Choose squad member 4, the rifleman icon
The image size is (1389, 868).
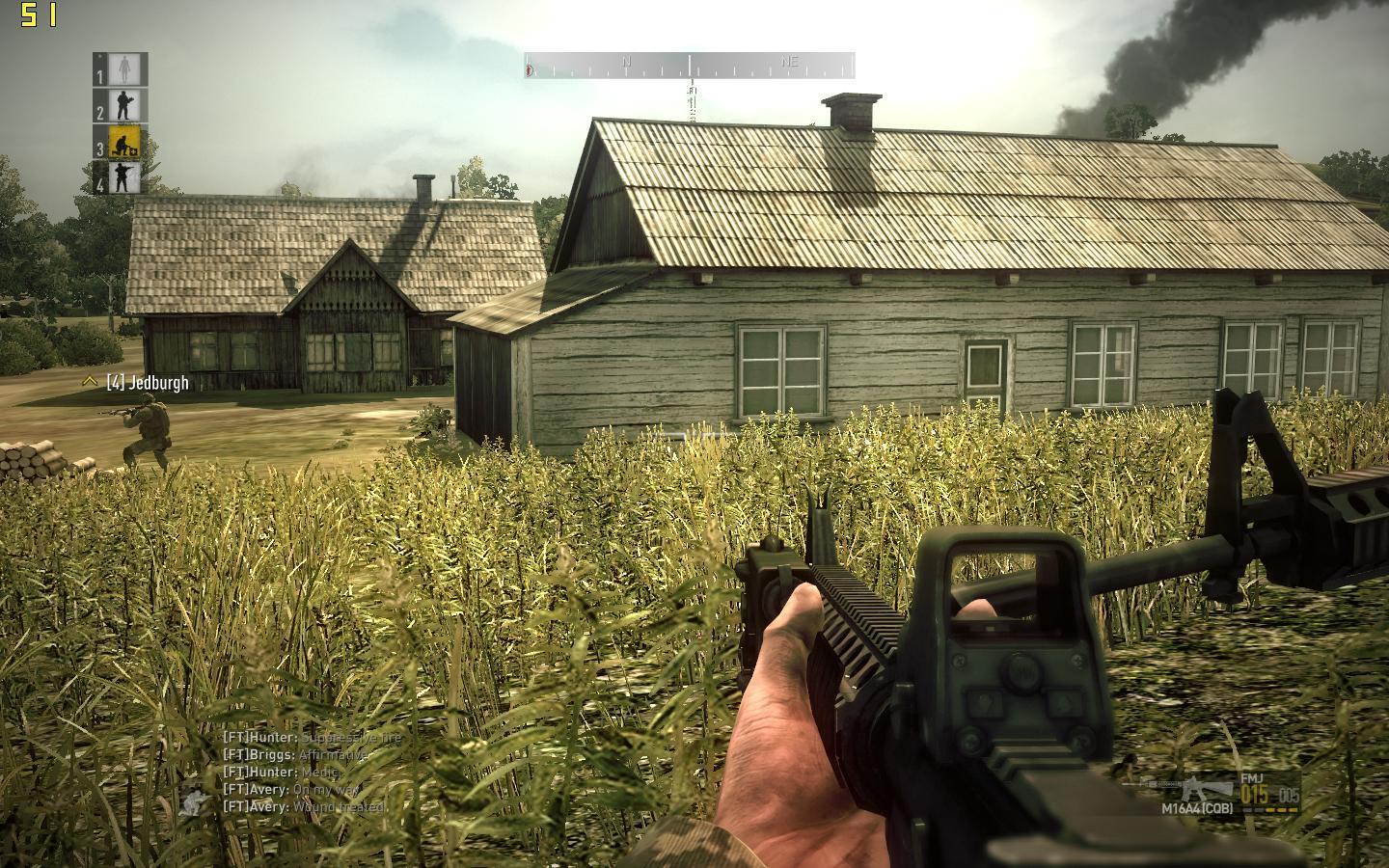coord(123,177)
